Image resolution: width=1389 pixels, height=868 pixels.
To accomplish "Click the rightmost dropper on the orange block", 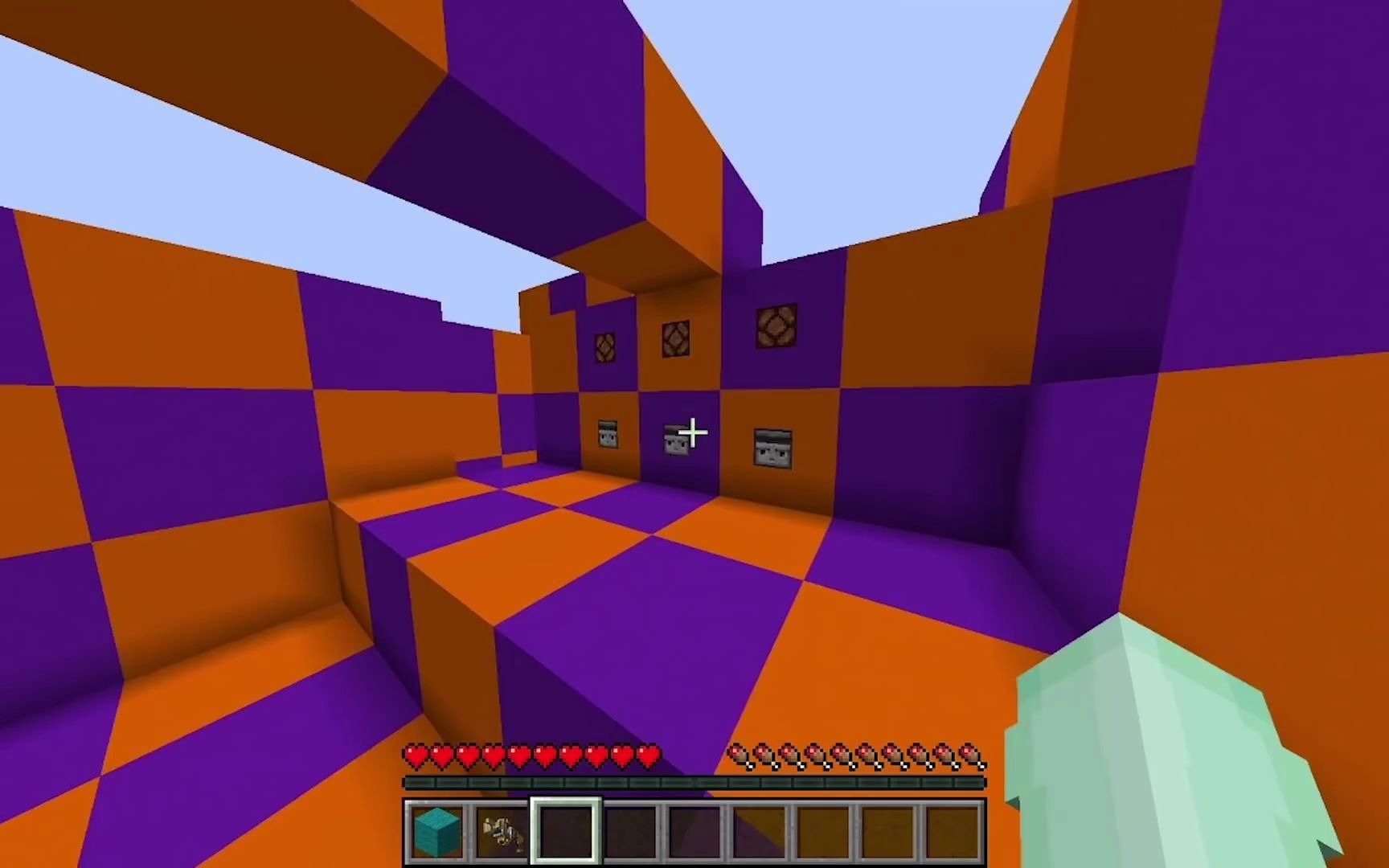I will (x=772, y=448).
